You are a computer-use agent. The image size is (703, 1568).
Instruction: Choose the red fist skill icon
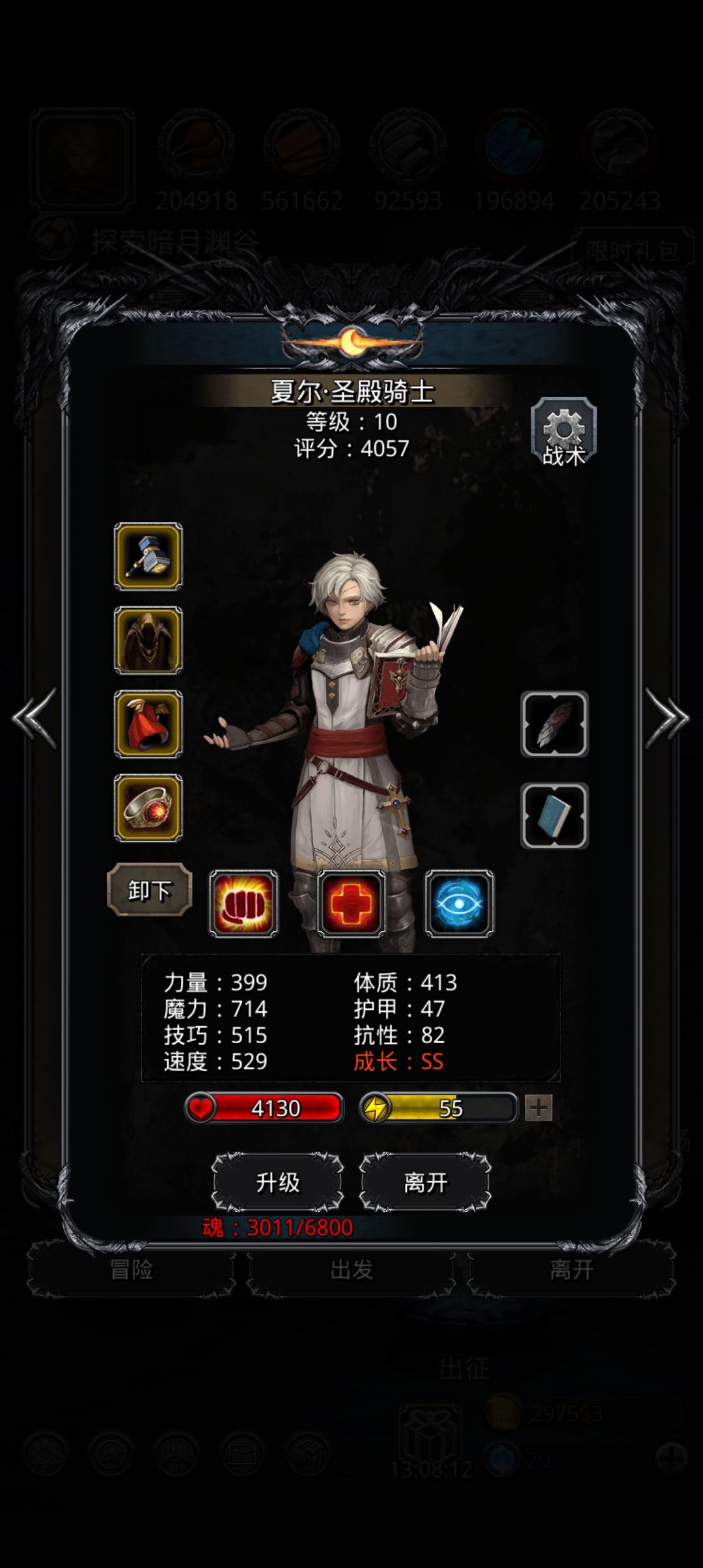[243, 904]
